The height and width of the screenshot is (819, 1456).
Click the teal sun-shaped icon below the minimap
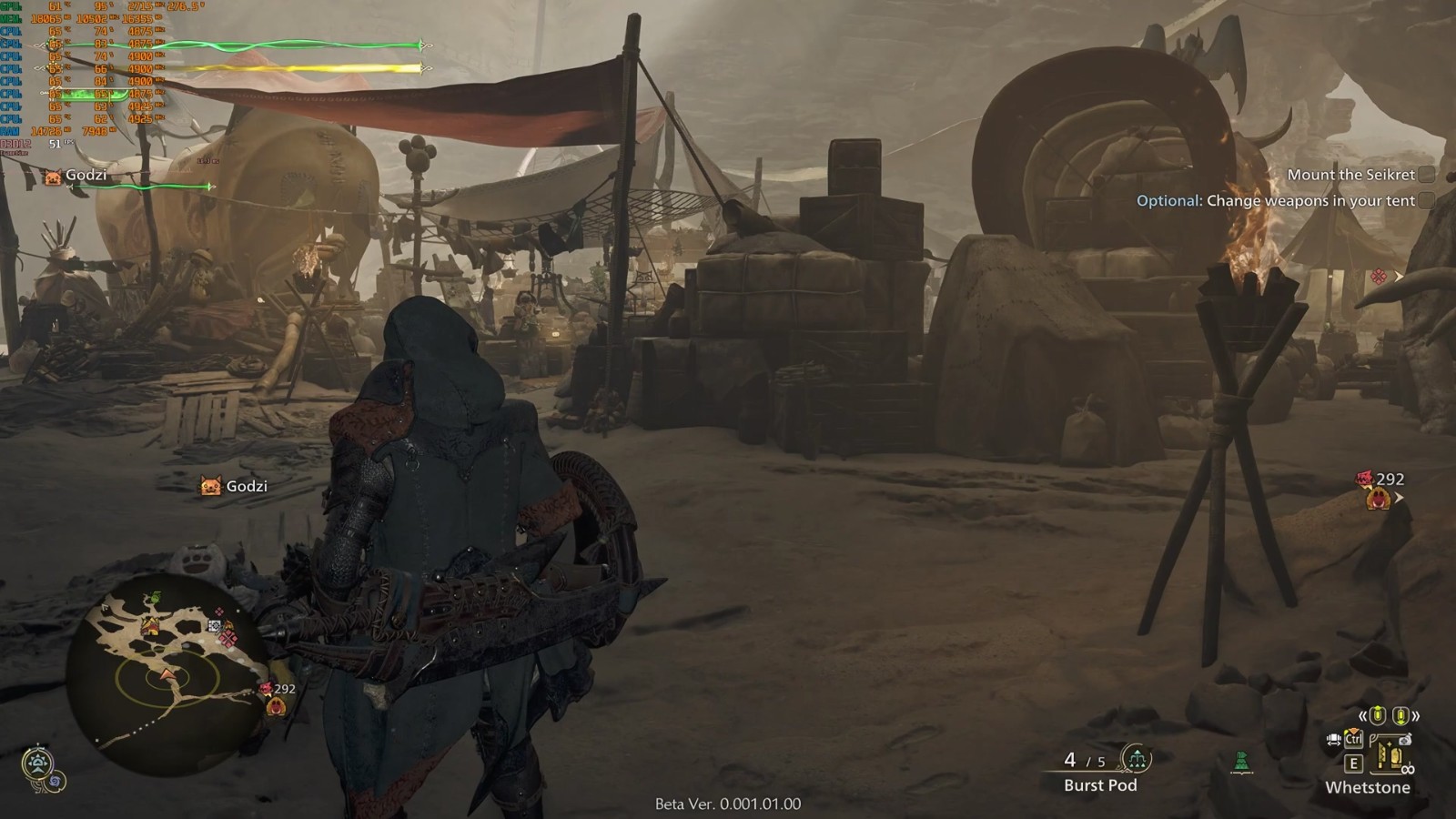tap(36, 763)
